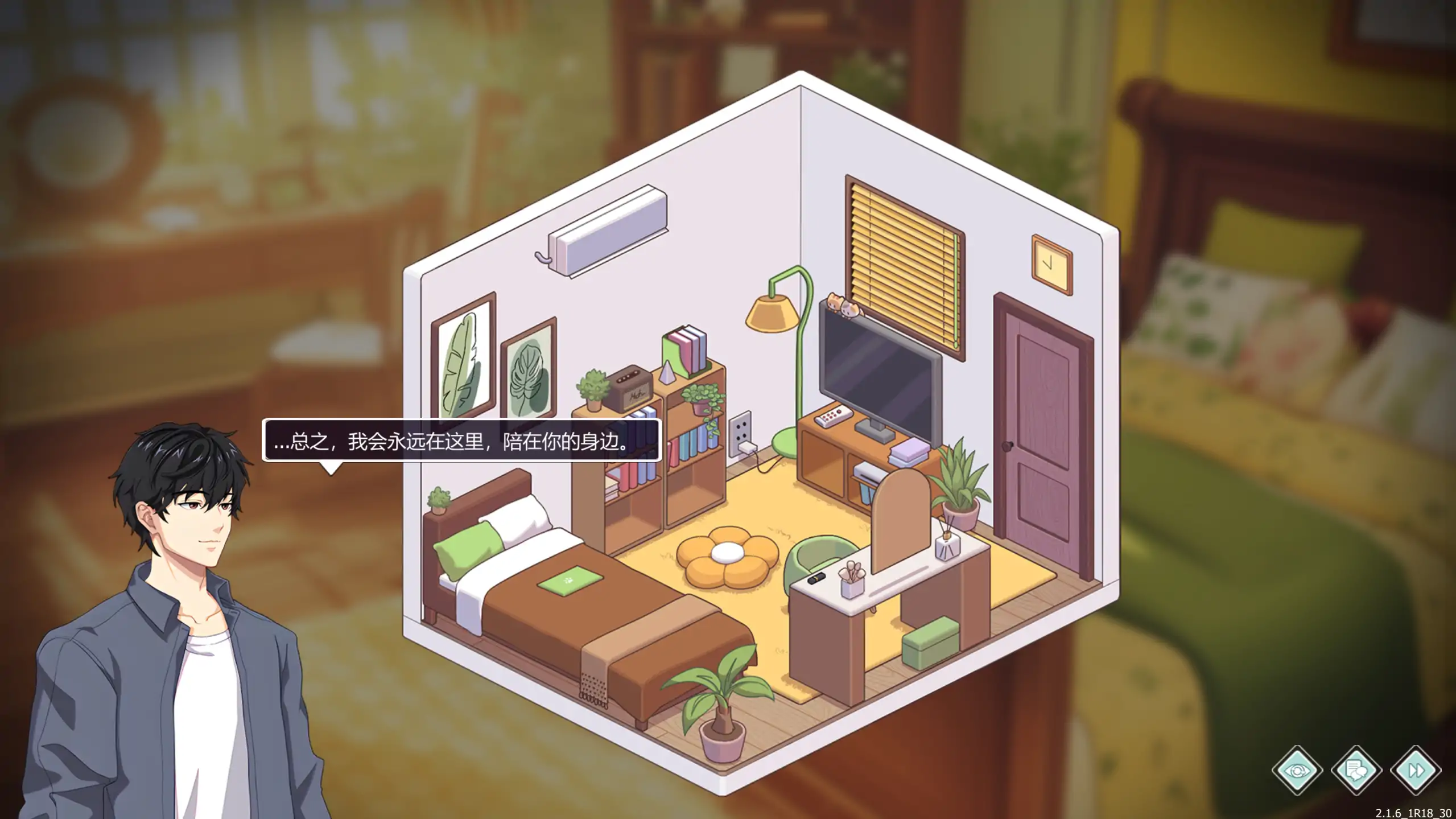Advance the dialogue by clicking the speech bubble
Screen dimensions: 1456x819
tap(461, 441)
